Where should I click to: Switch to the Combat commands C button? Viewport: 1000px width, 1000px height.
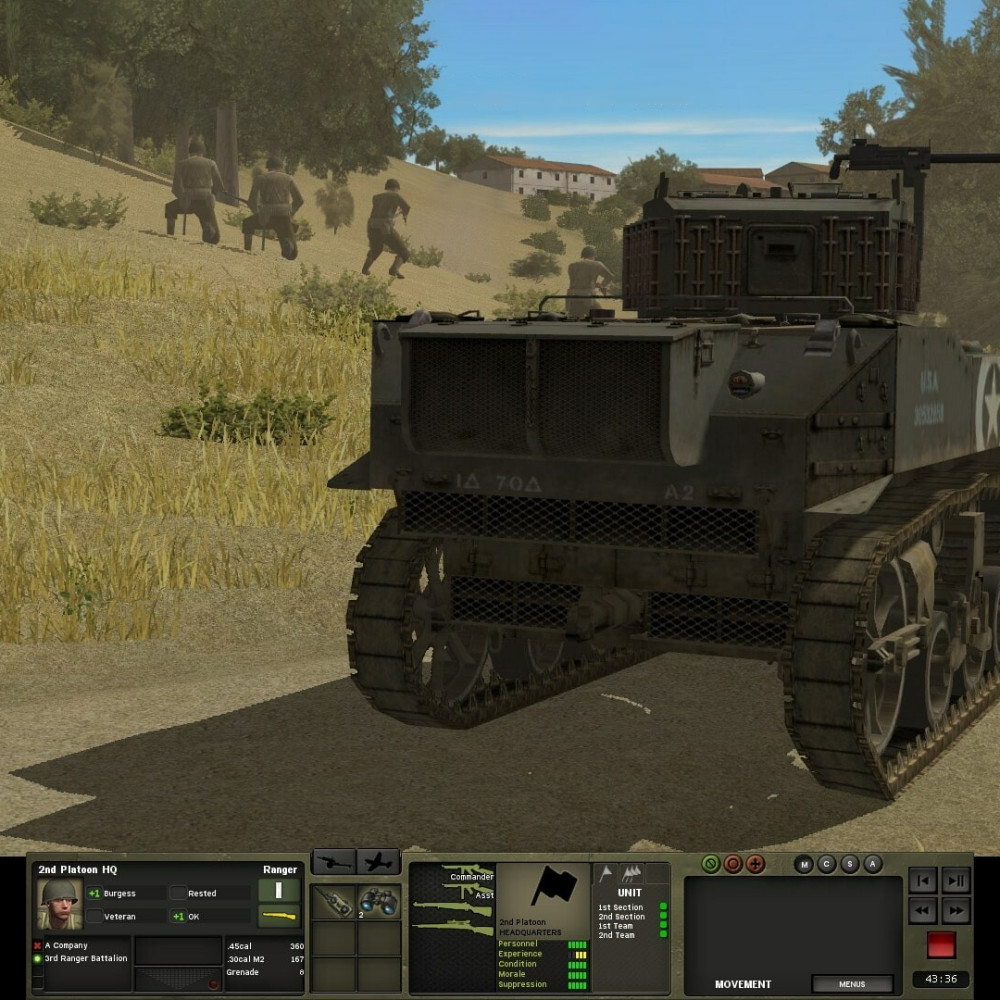[x=827, y=864]
